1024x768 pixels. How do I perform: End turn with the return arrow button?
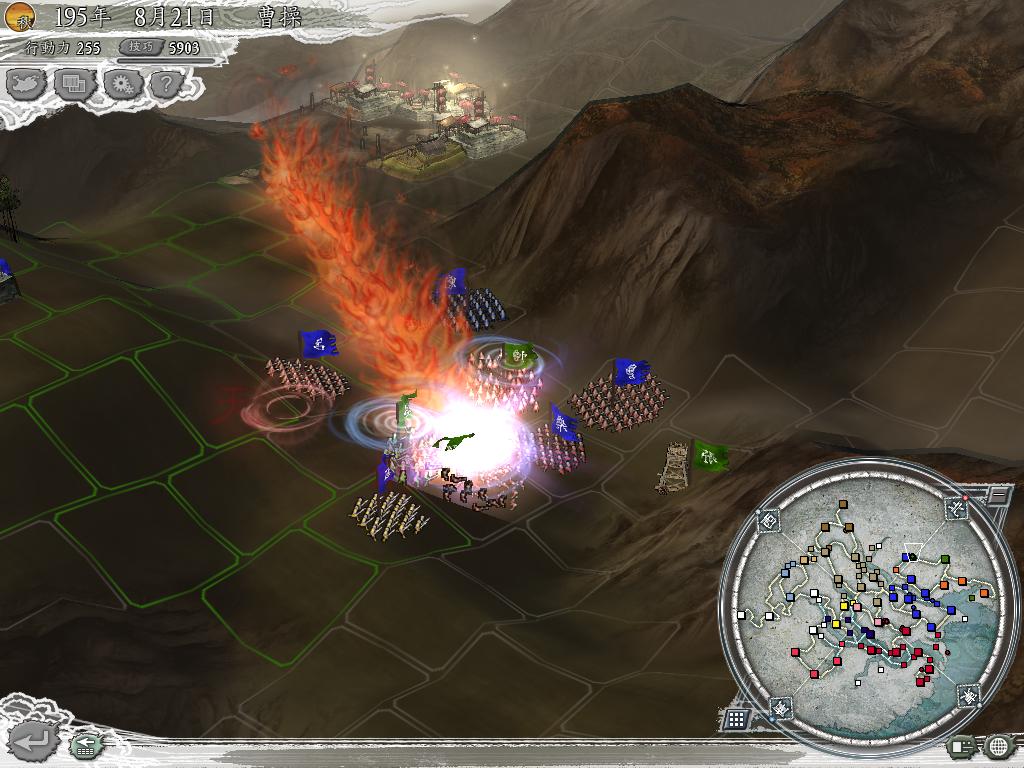point(34,741)
